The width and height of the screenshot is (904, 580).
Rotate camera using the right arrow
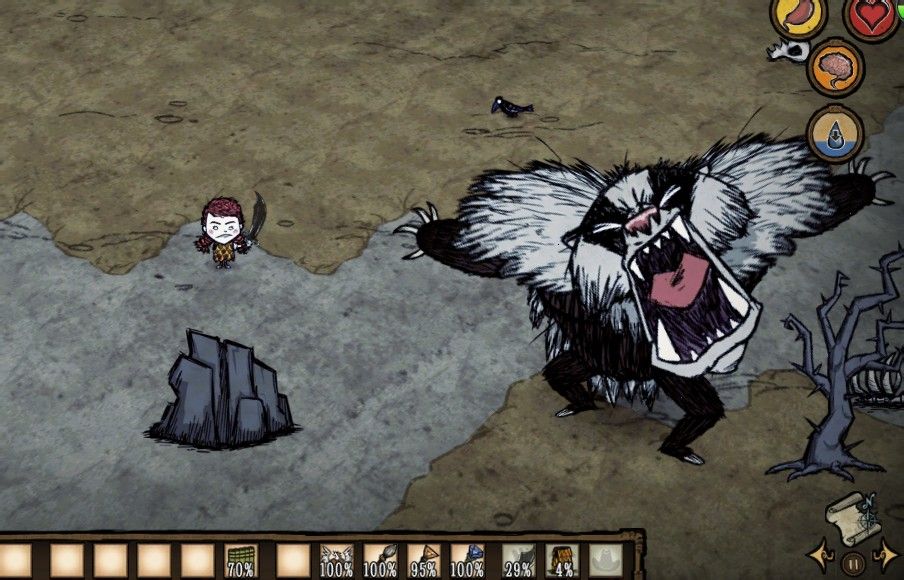tap(884, 555)
